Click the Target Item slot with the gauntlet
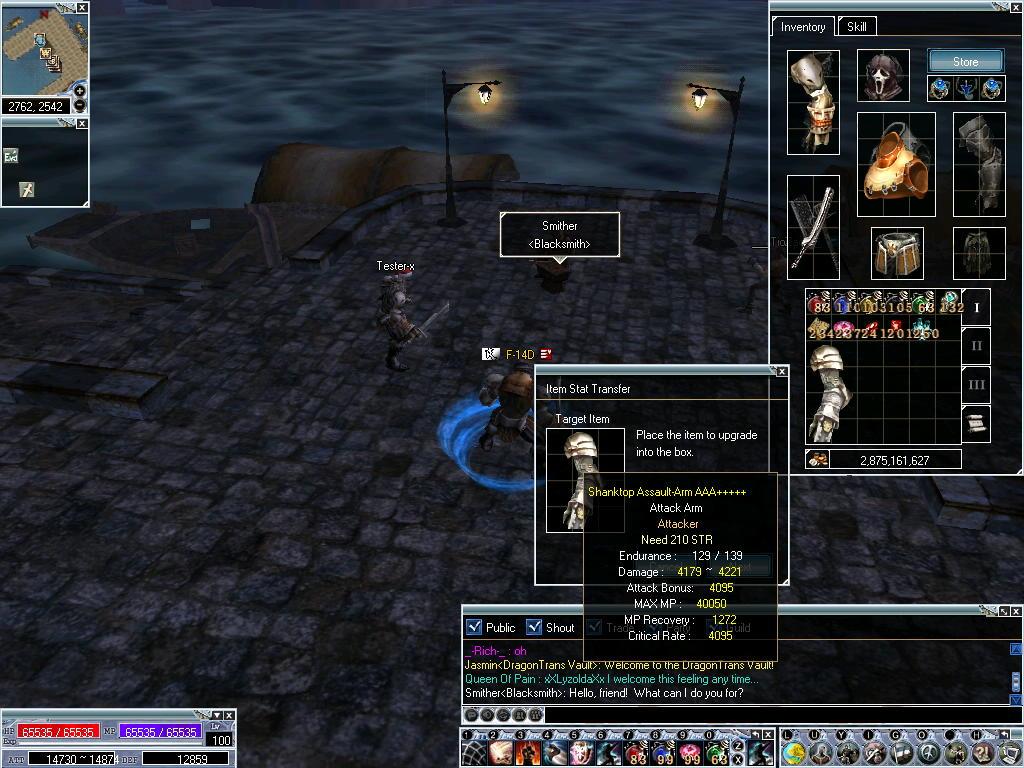1024x768 pixels. pos(585,480)
